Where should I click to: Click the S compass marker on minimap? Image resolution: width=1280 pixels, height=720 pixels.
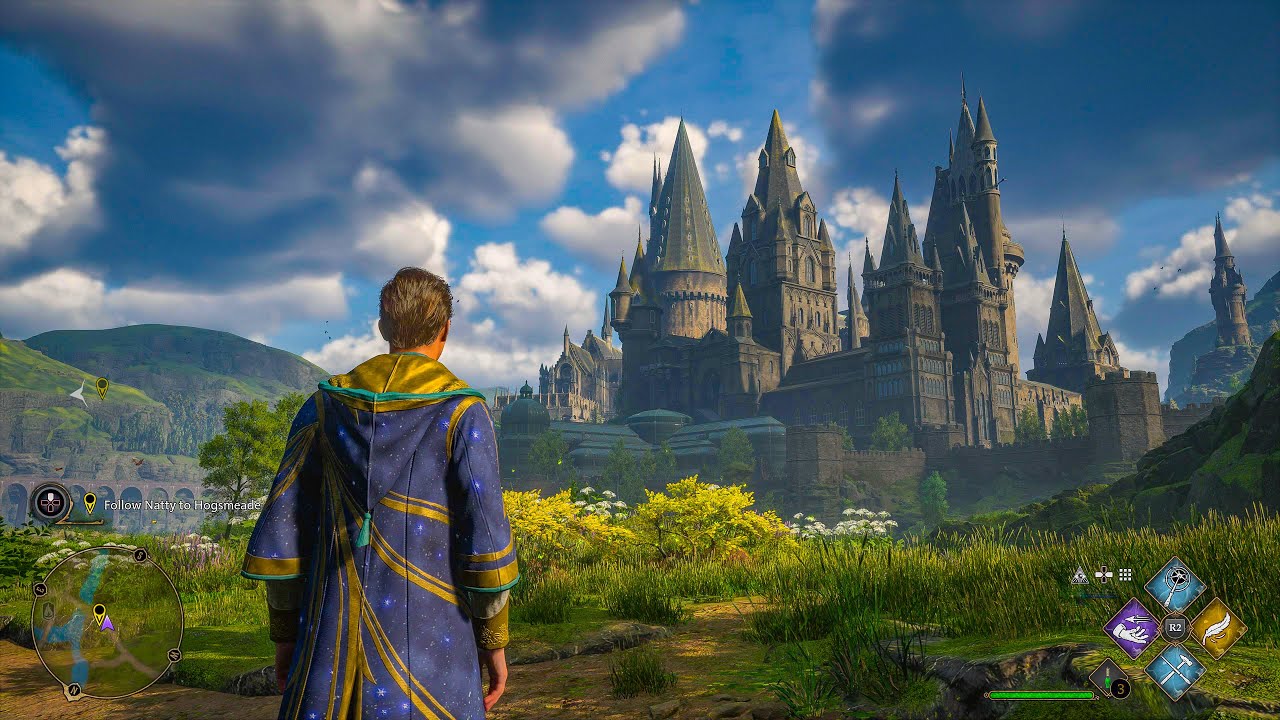(x=140, y=555)
